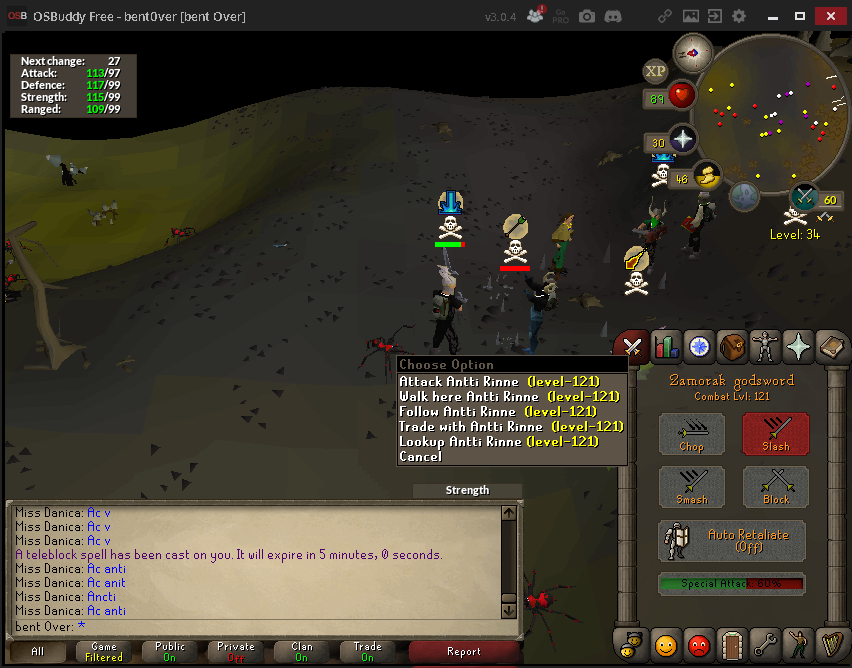
Task: Pick Lookup Antti Rinne in the menu
Action: [499, 441]
